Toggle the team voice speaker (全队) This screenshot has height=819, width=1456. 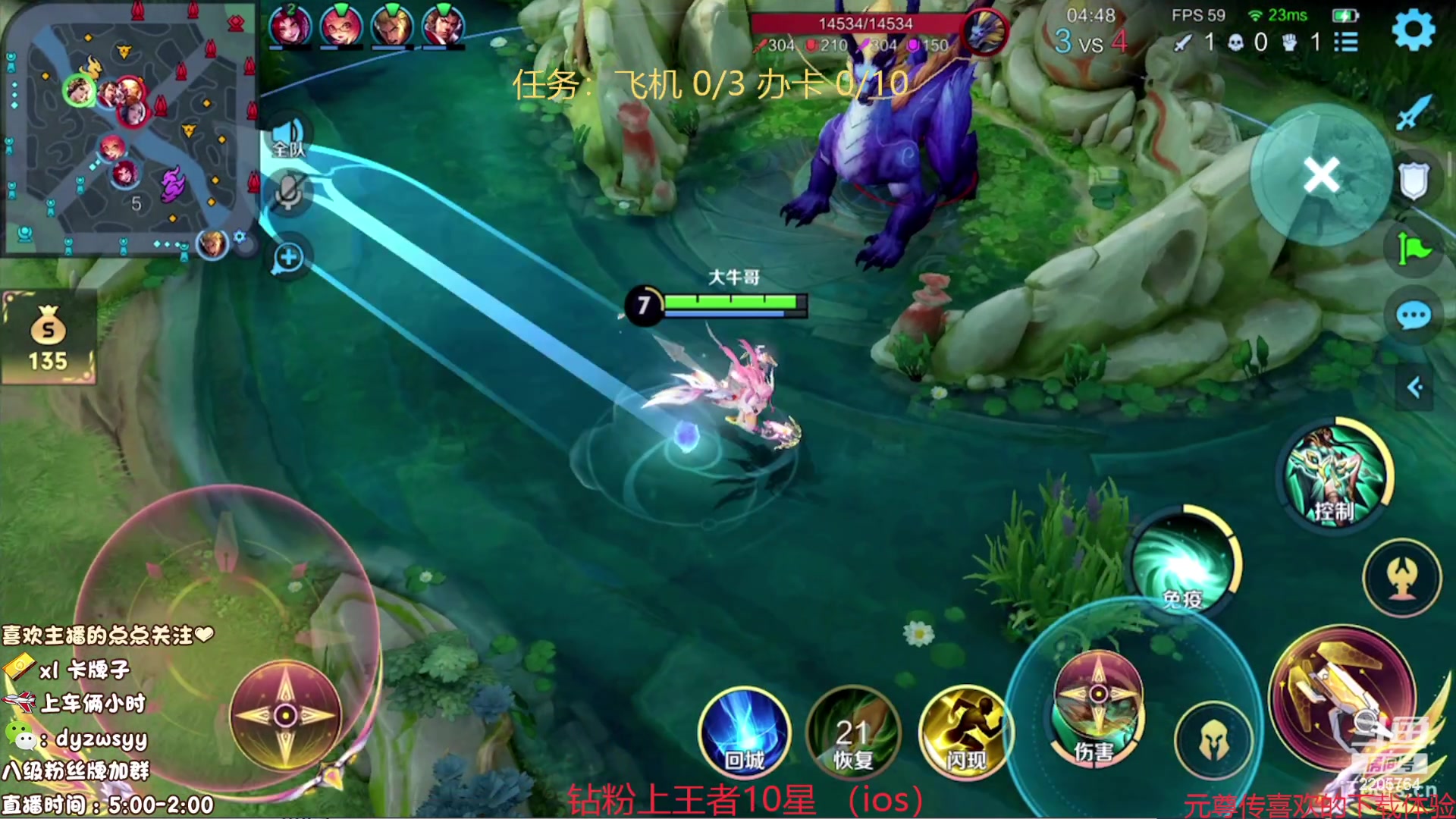pos(289,137)
